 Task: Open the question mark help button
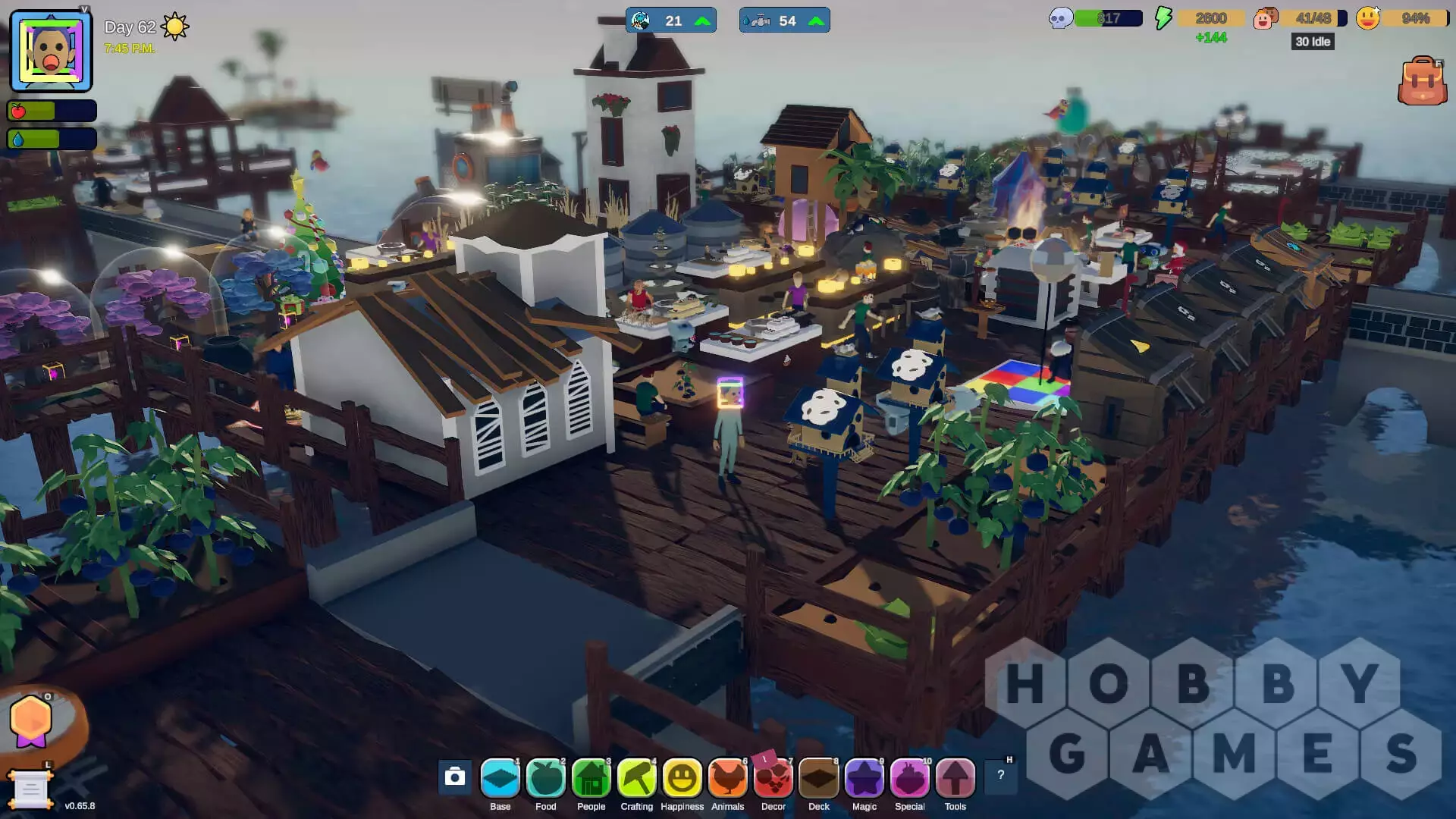pos(1000,775)
